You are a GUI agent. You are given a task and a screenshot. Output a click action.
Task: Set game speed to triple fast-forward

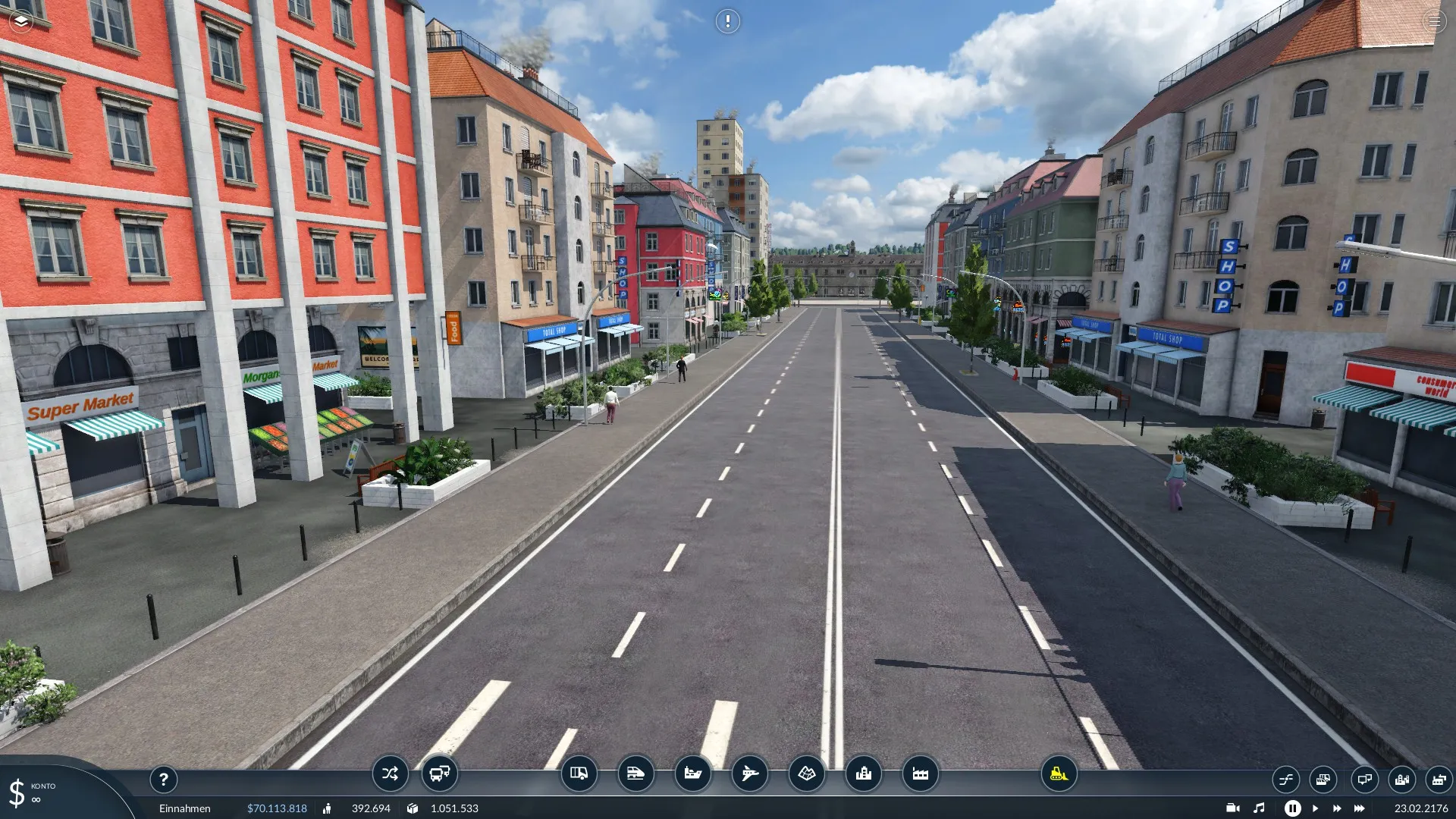[x=1360, y=808]
